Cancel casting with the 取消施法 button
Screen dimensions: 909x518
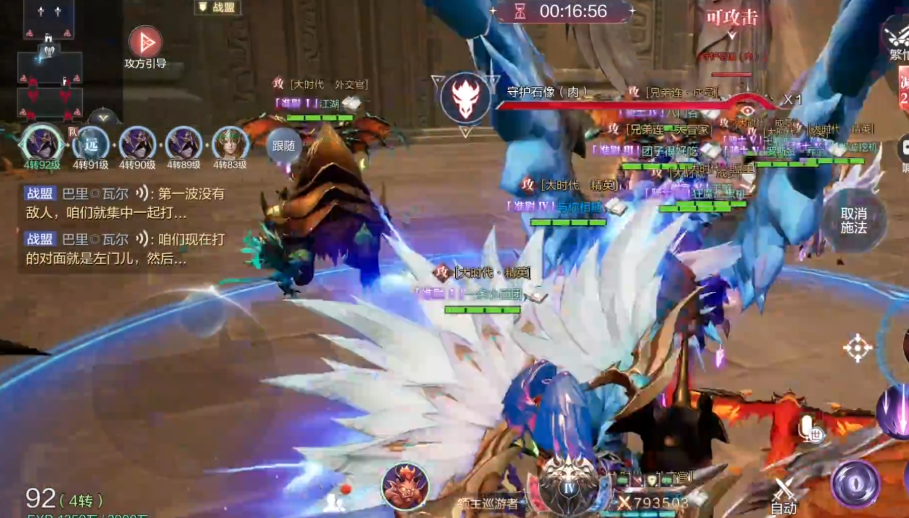point(853,220)
